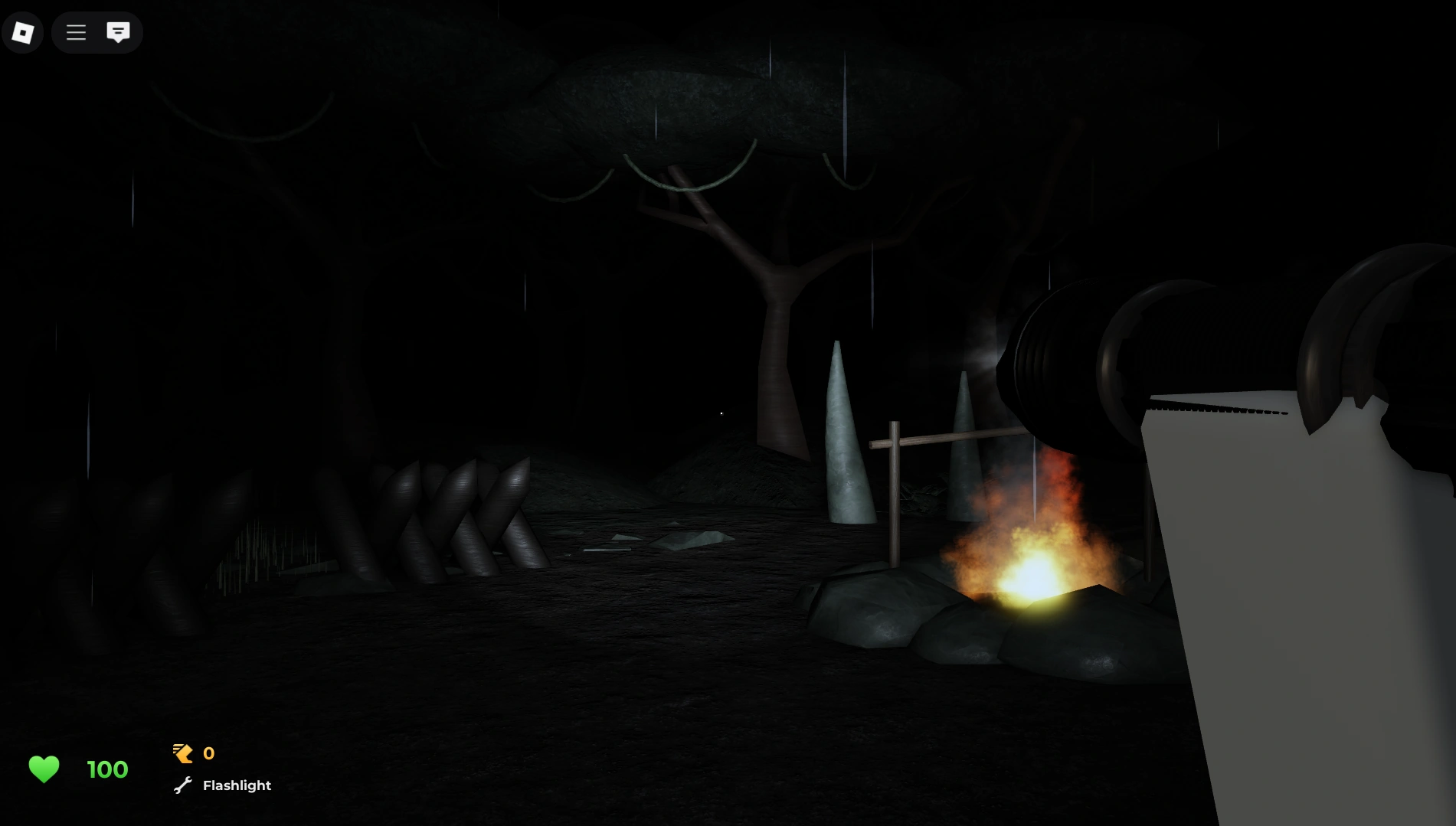This screenshot has height=826, width=1456.
Task: Click the currency counter showing 0
Action: [x=208, y=753]
